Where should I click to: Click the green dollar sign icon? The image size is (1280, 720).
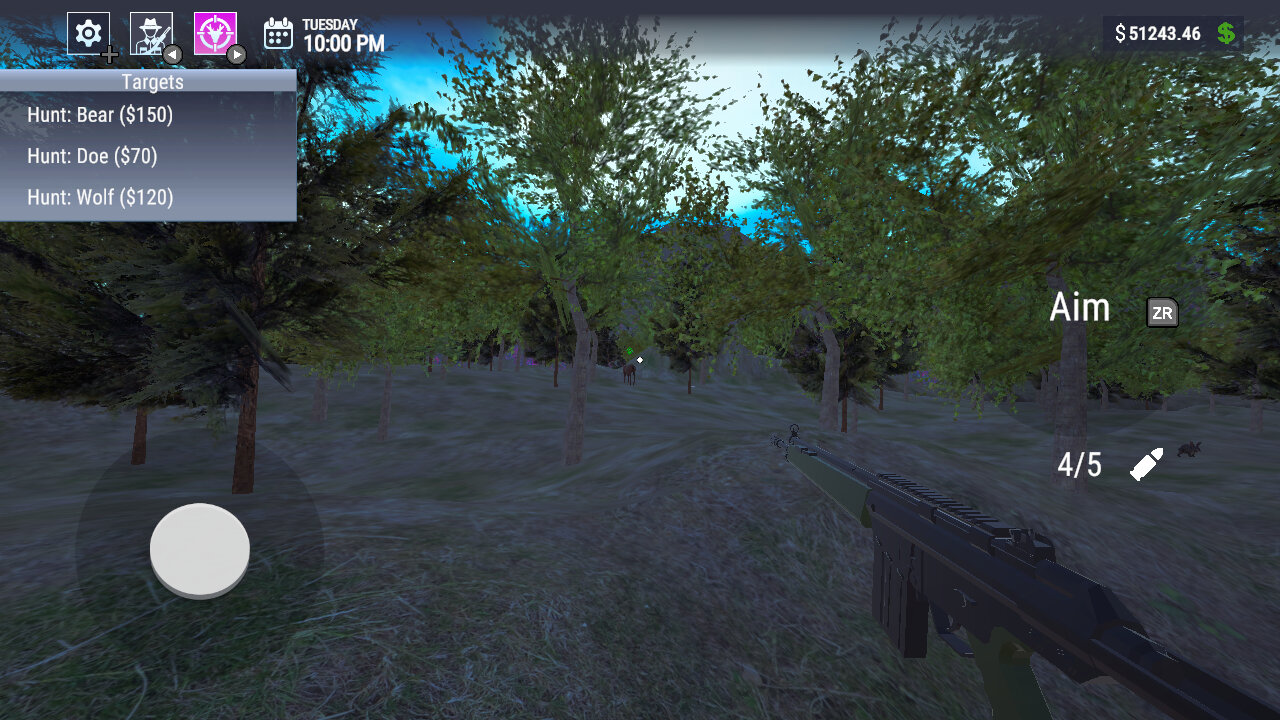pos(1227,33)
